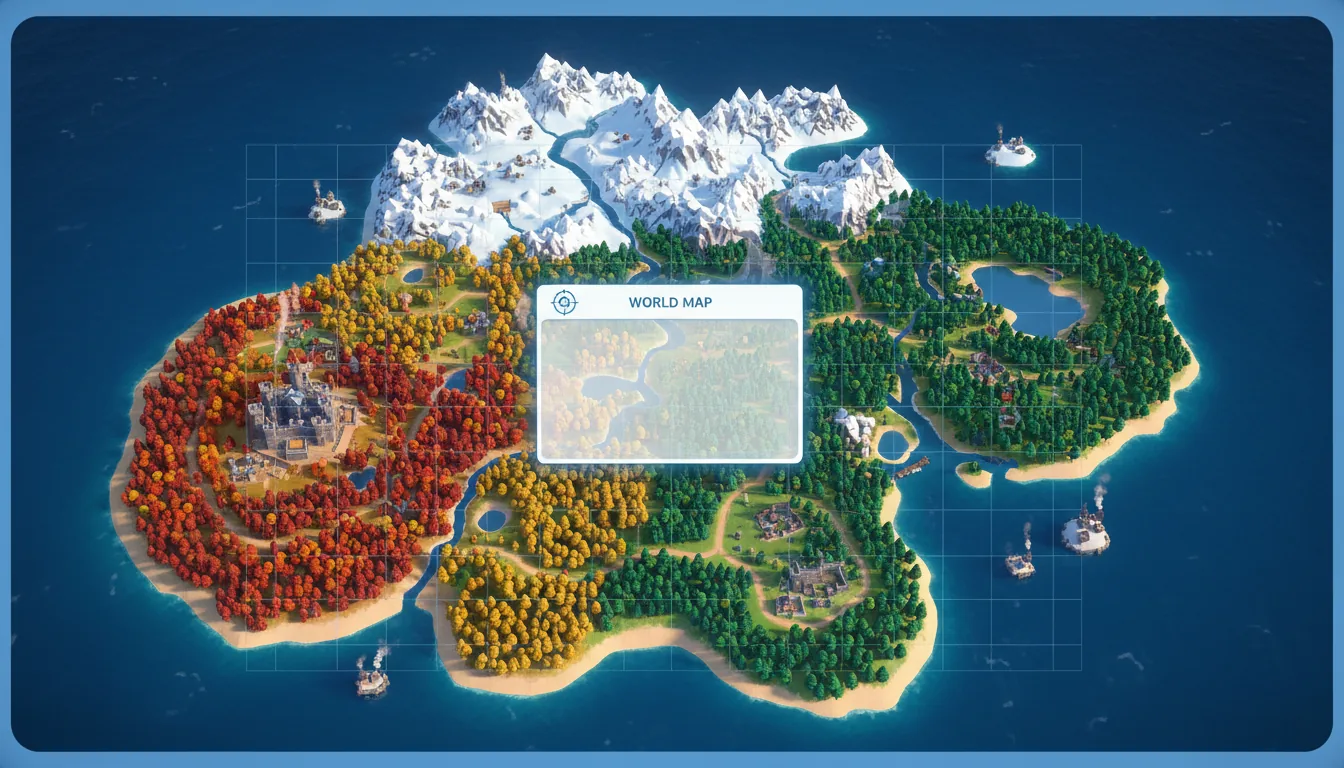Click the WORLD MAP panel title
Image resolution: width=1344 pixels, height=768 pixels.
tap(668, 302)
